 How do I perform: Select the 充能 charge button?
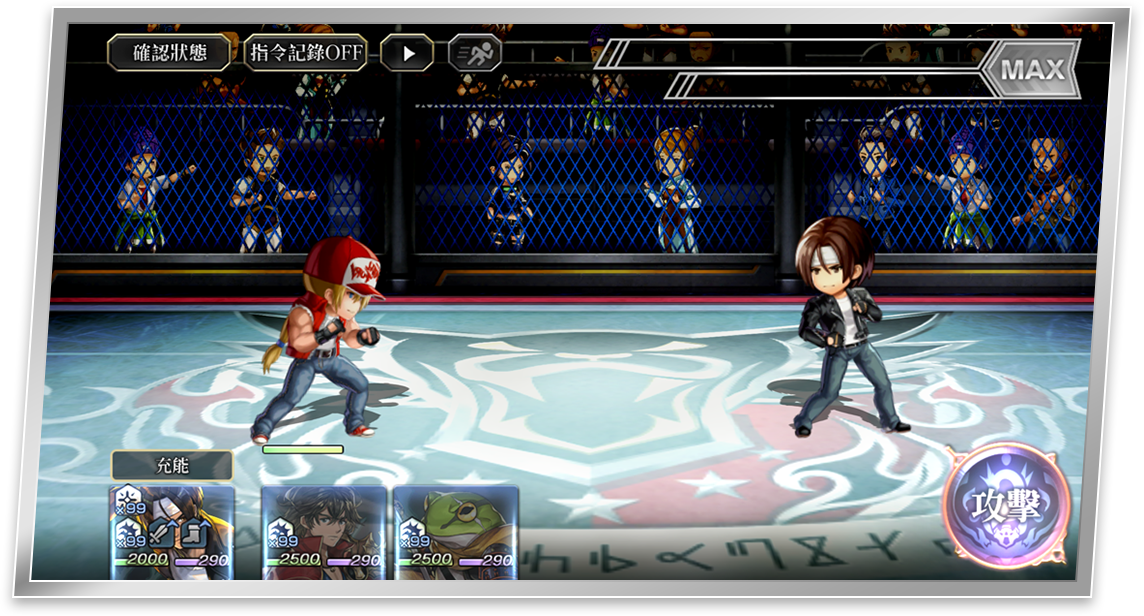[x=172, y=466]
